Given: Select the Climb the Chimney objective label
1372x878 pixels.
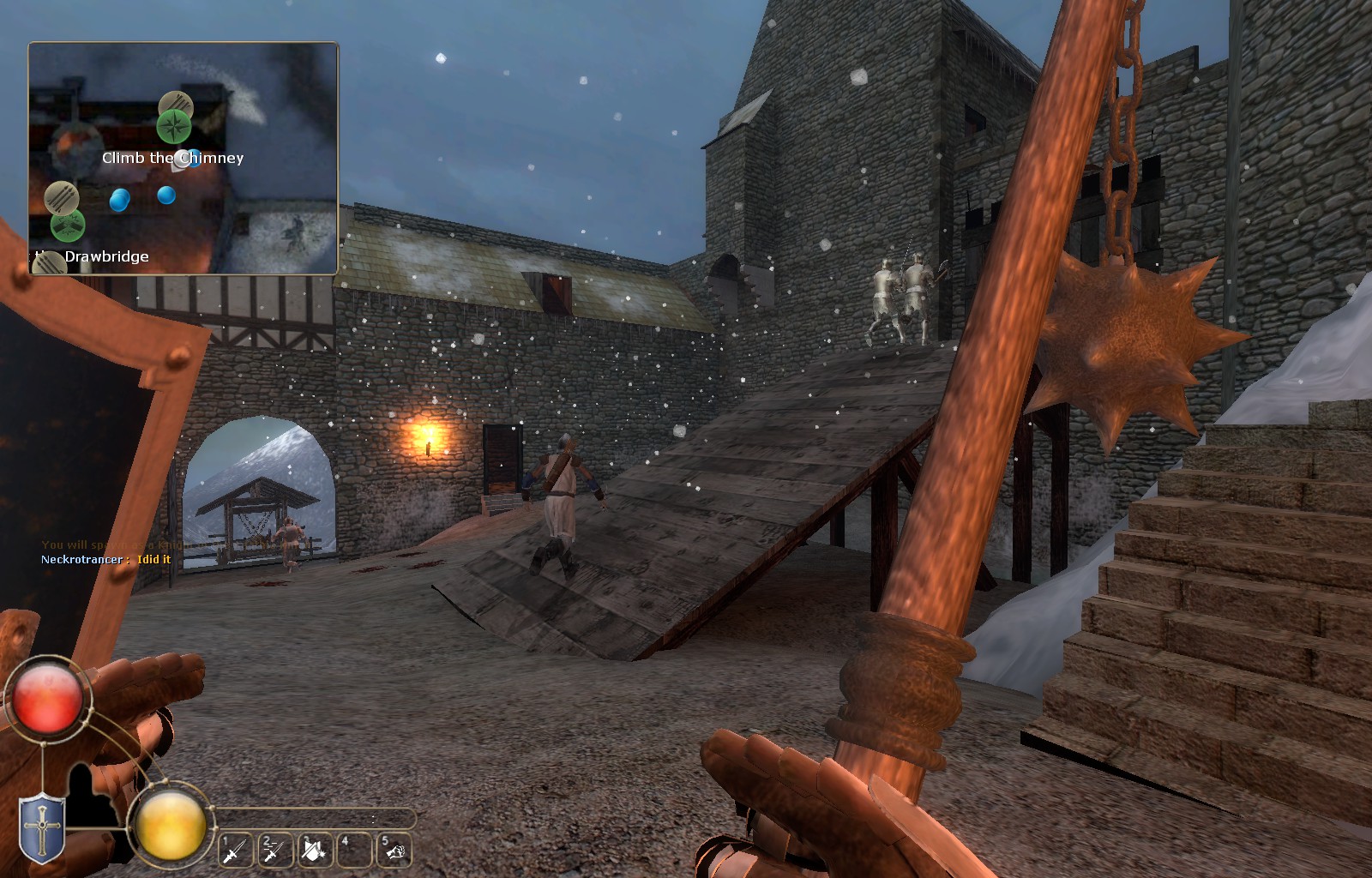Looking at the screenshot, I should (x=172, y=158).
